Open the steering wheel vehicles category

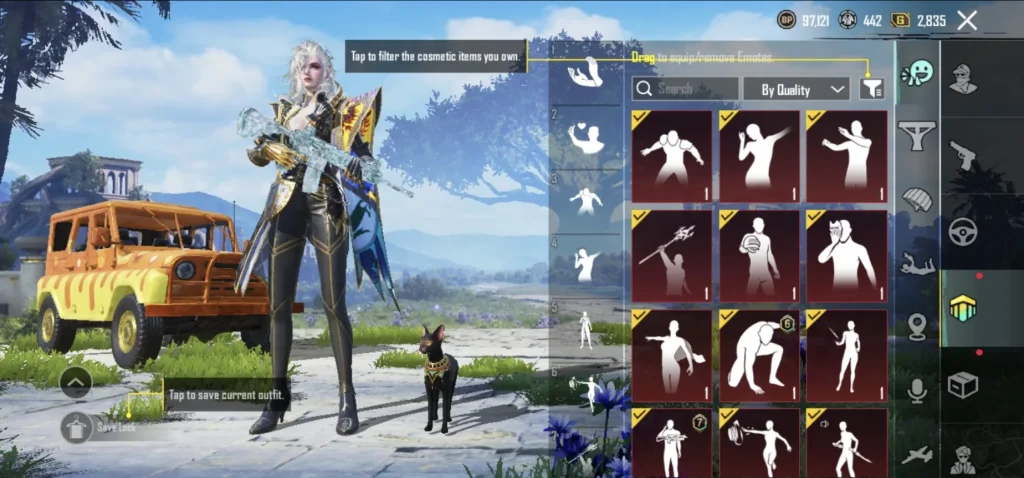click(963, 231)
